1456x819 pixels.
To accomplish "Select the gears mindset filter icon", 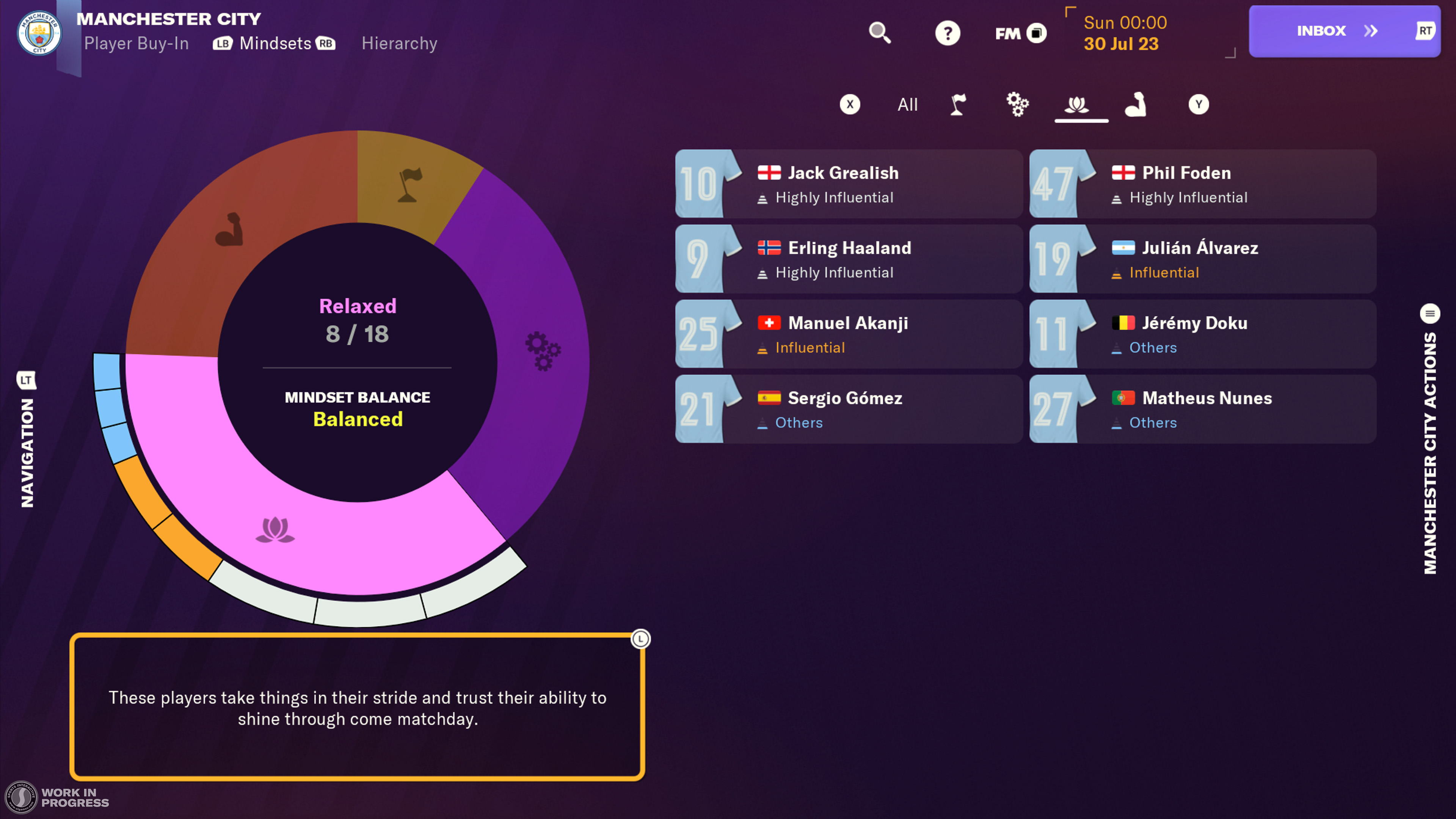I will [1017, 105].
